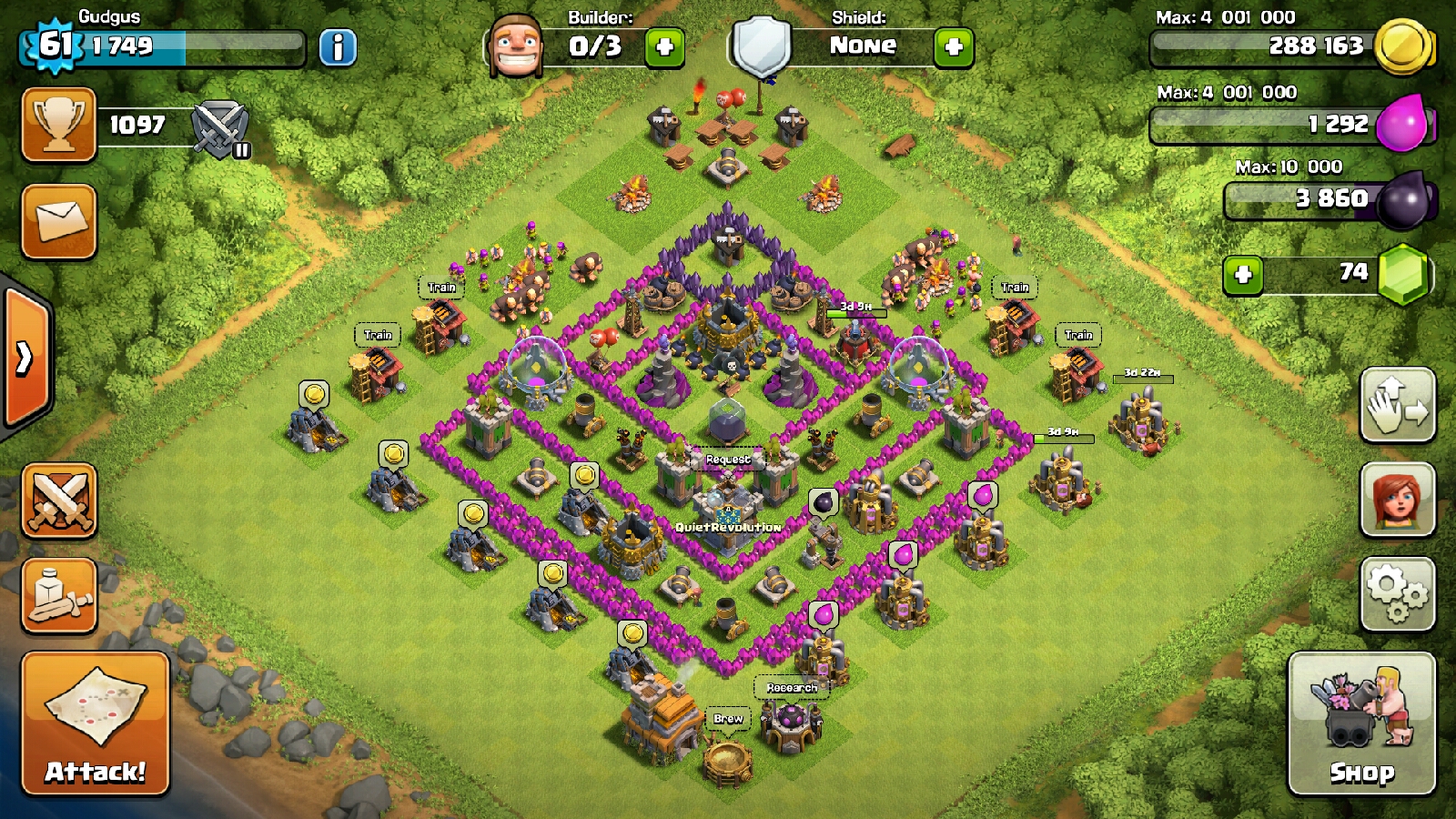Buy a shield with the green plus
The image size is (1456, 819).
tap(954, 47)
